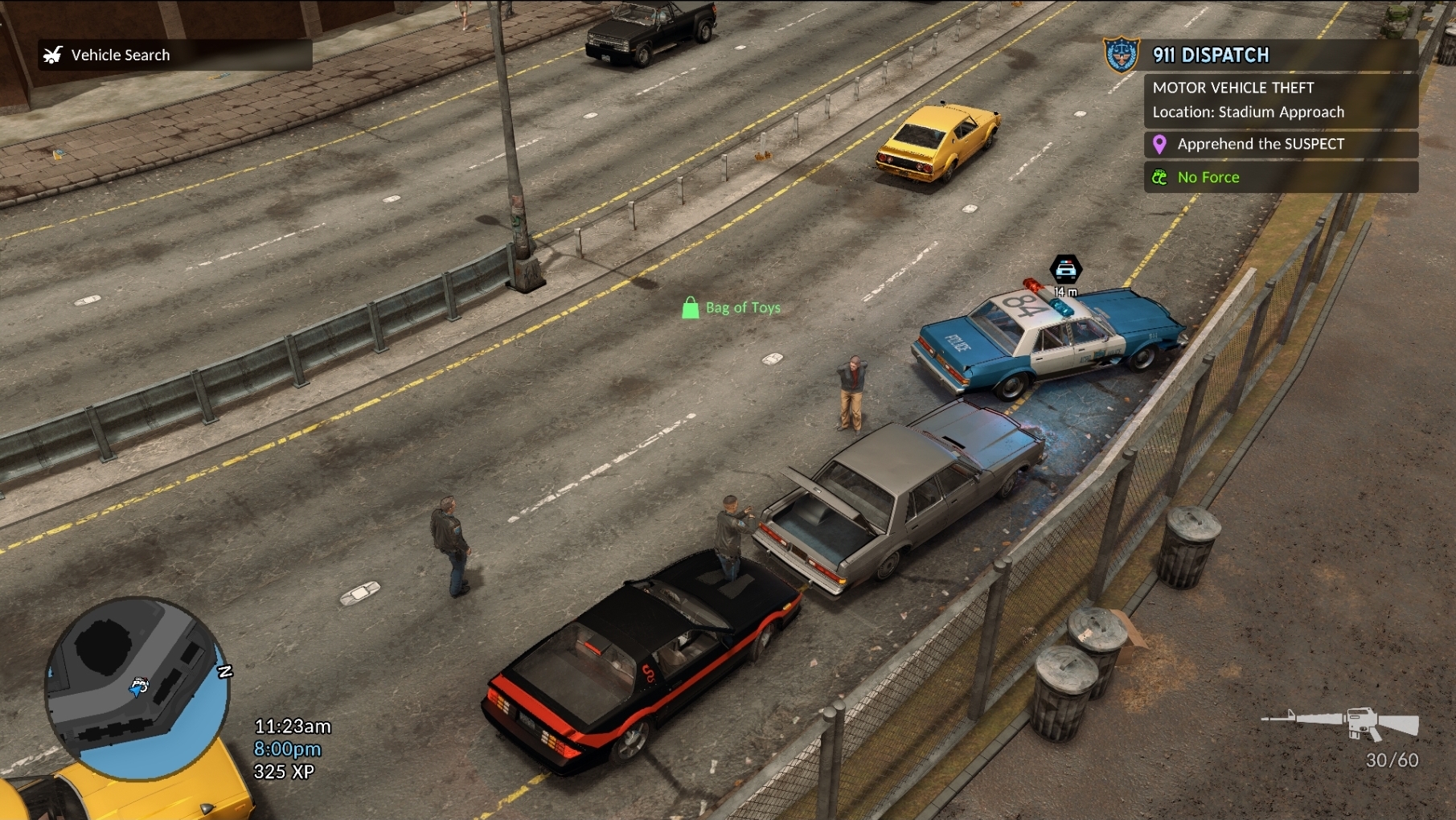Screen dimensions: 1456x820
Task: Click the police shield badge icon
Action: pos(1122,55)
